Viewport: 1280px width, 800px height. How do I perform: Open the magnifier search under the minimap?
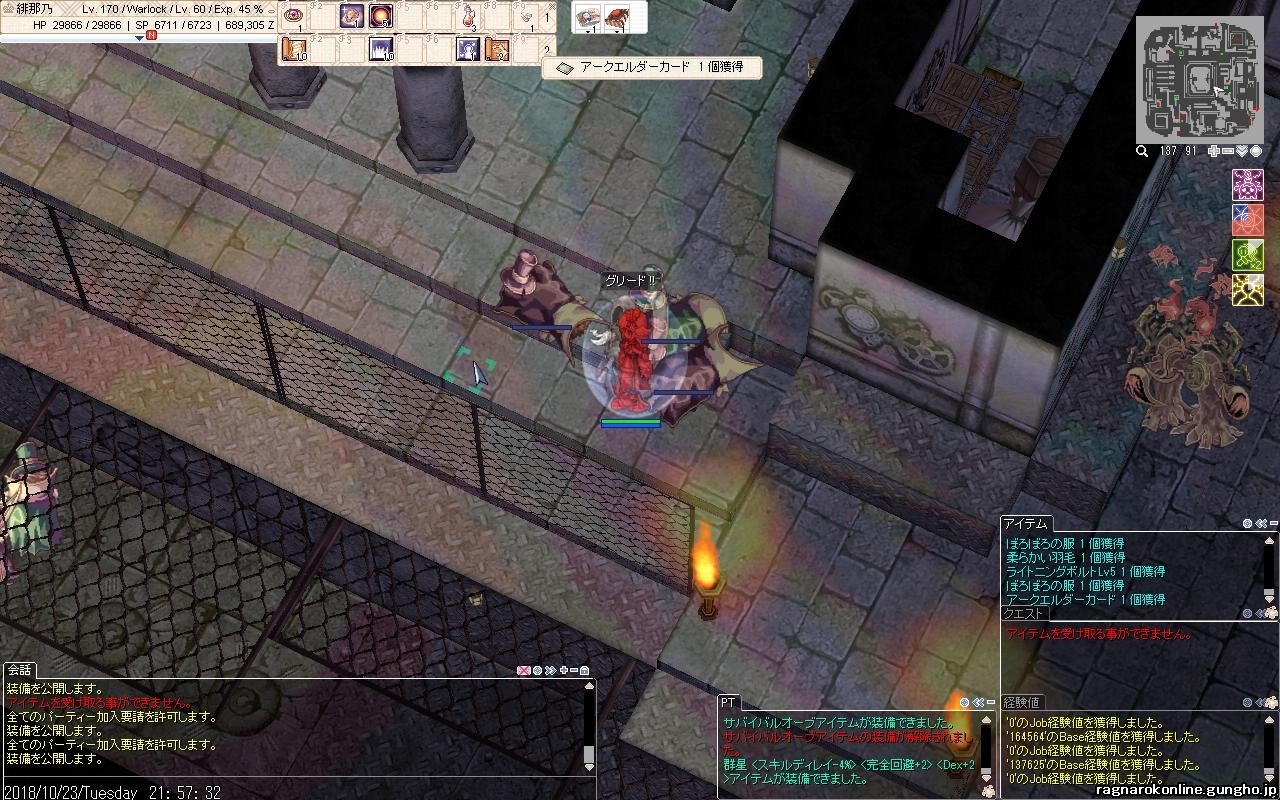point(1142,151)
